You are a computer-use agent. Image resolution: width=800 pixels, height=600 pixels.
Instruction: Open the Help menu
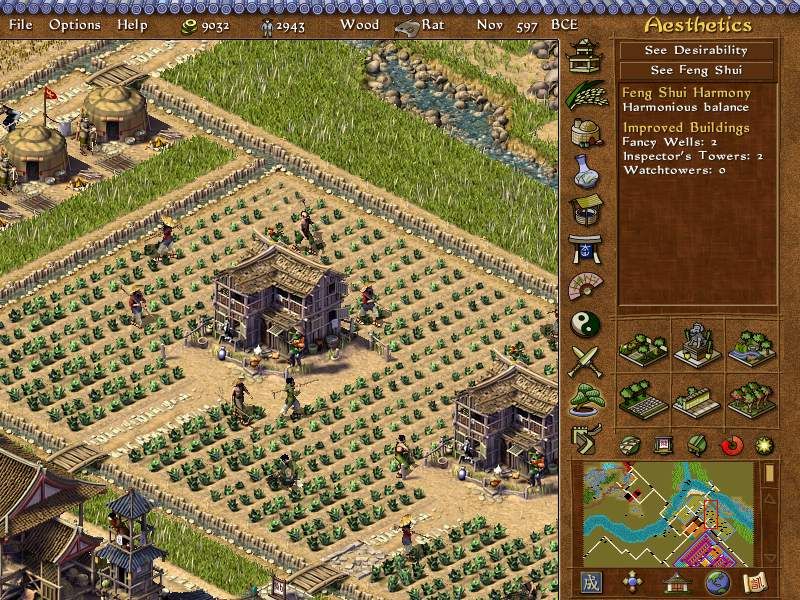pos(132,24)
